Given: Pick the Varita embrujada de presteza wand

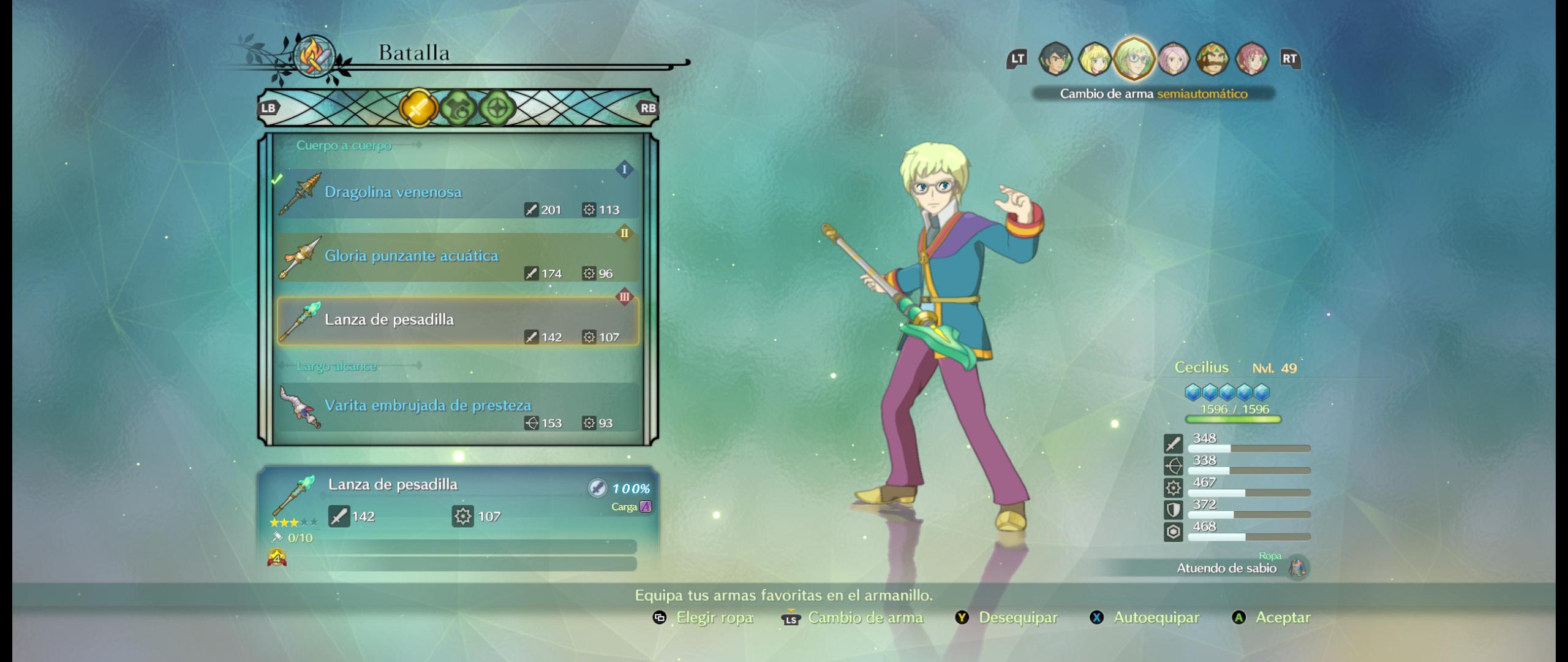Looking at the screenshot, I should [x=457, y=407].
